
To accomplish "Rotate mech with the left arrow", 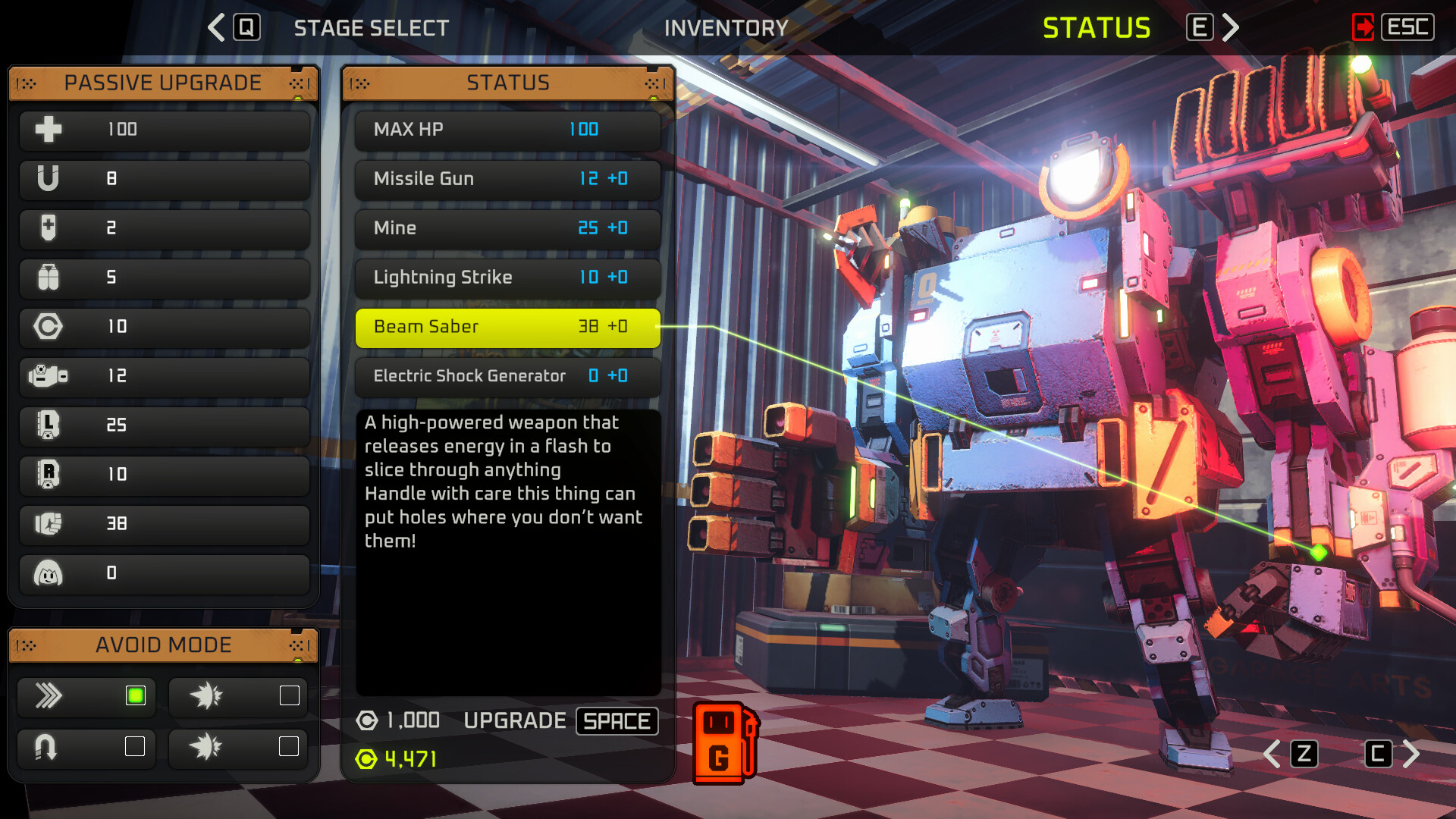I will coord(1274,754).
